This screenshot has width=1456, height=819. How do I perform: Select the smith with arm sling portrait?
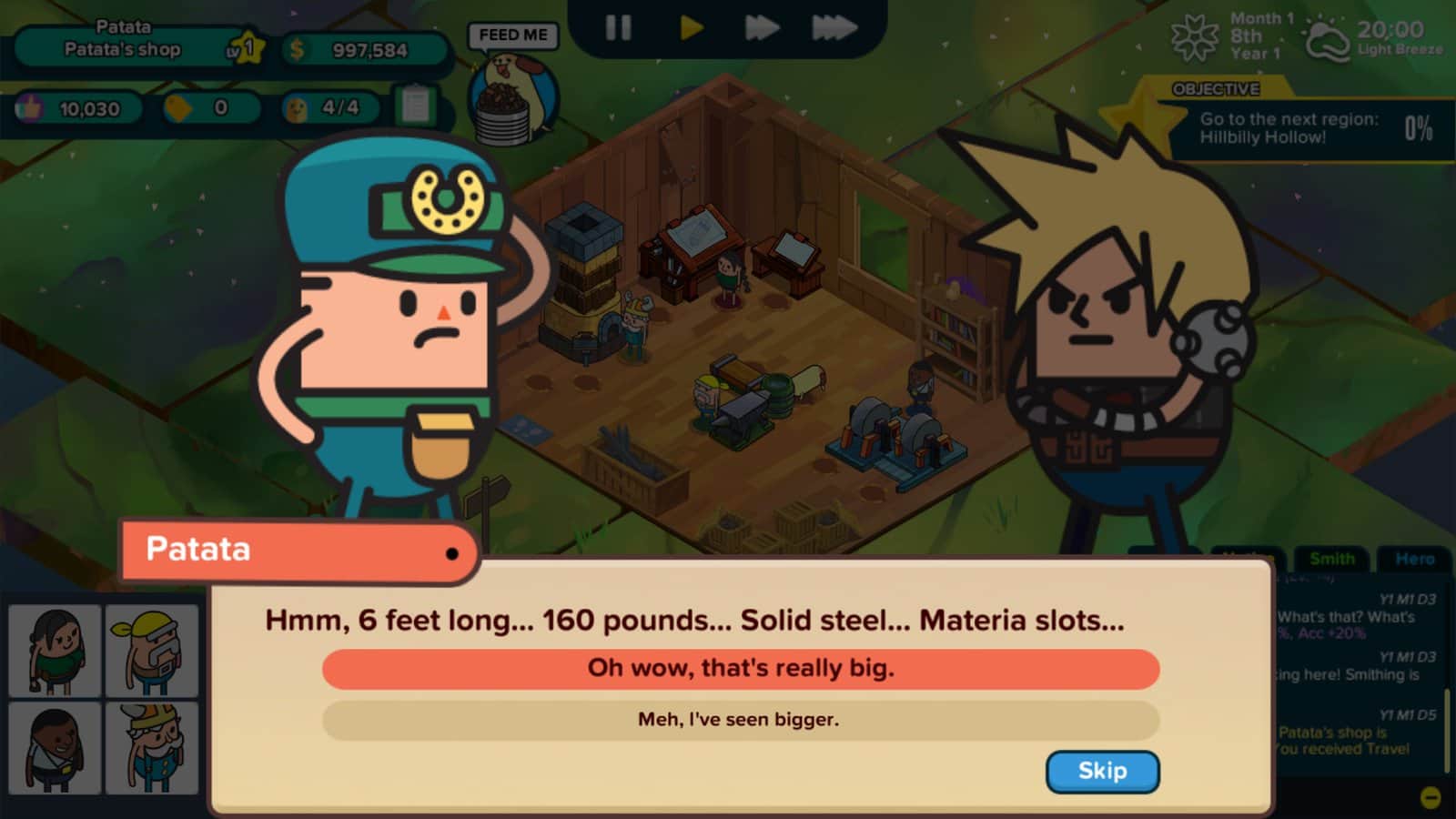click(x=55, y=747)
